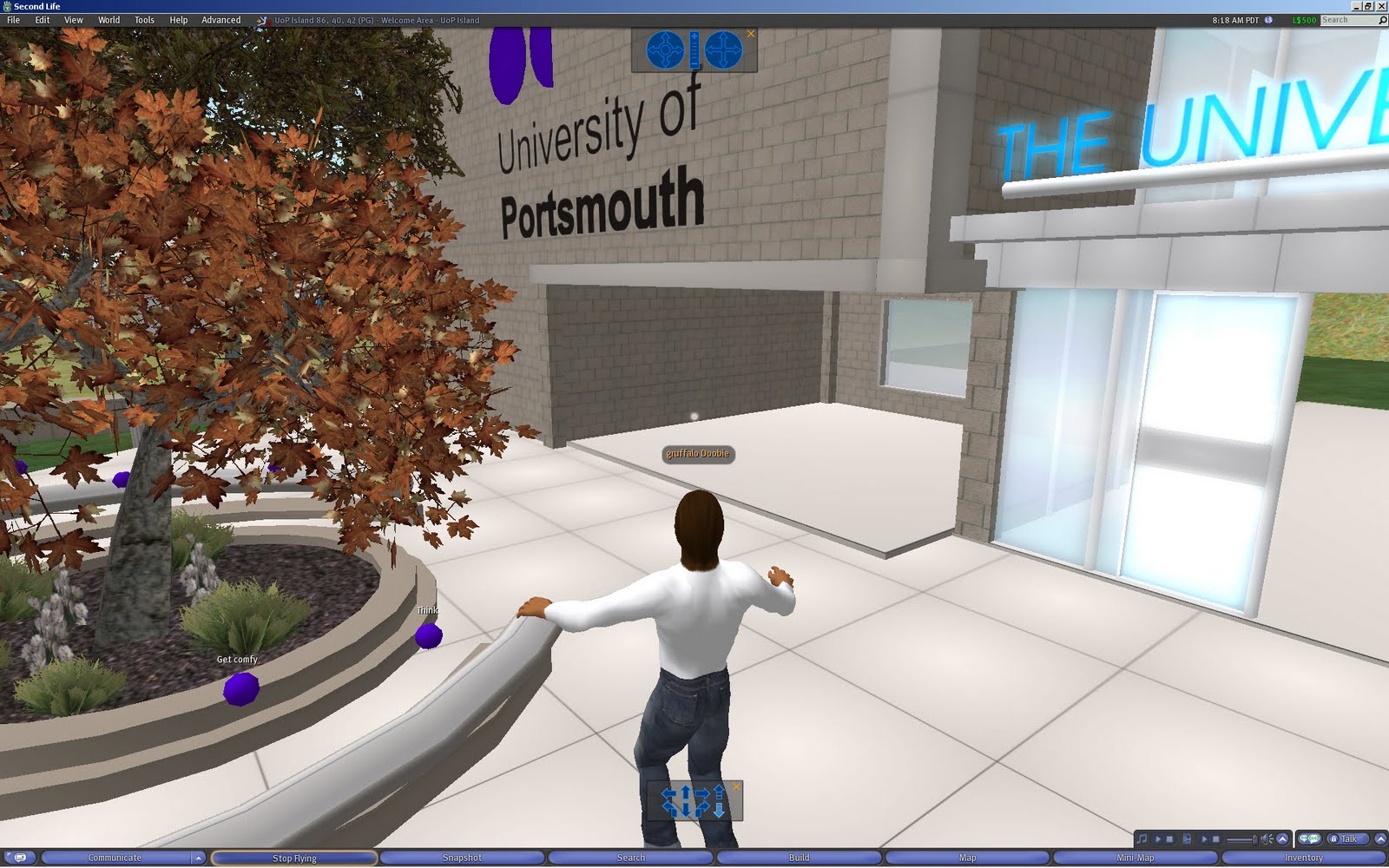
Task: Play the parcel audio stream
Action: tap(1159, 839)
